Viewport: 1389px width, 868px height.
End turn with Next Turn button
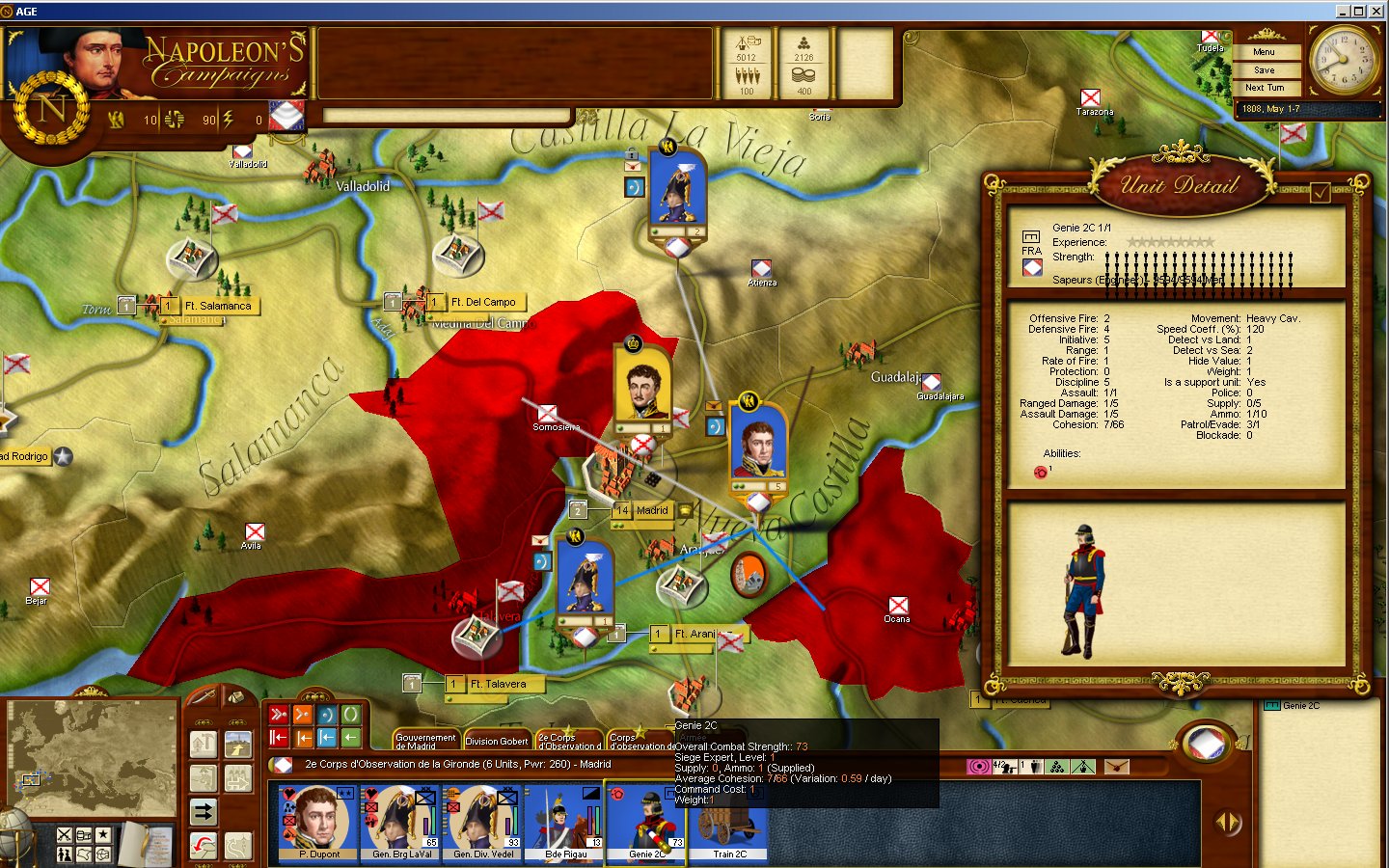(x=1264, y=88)
